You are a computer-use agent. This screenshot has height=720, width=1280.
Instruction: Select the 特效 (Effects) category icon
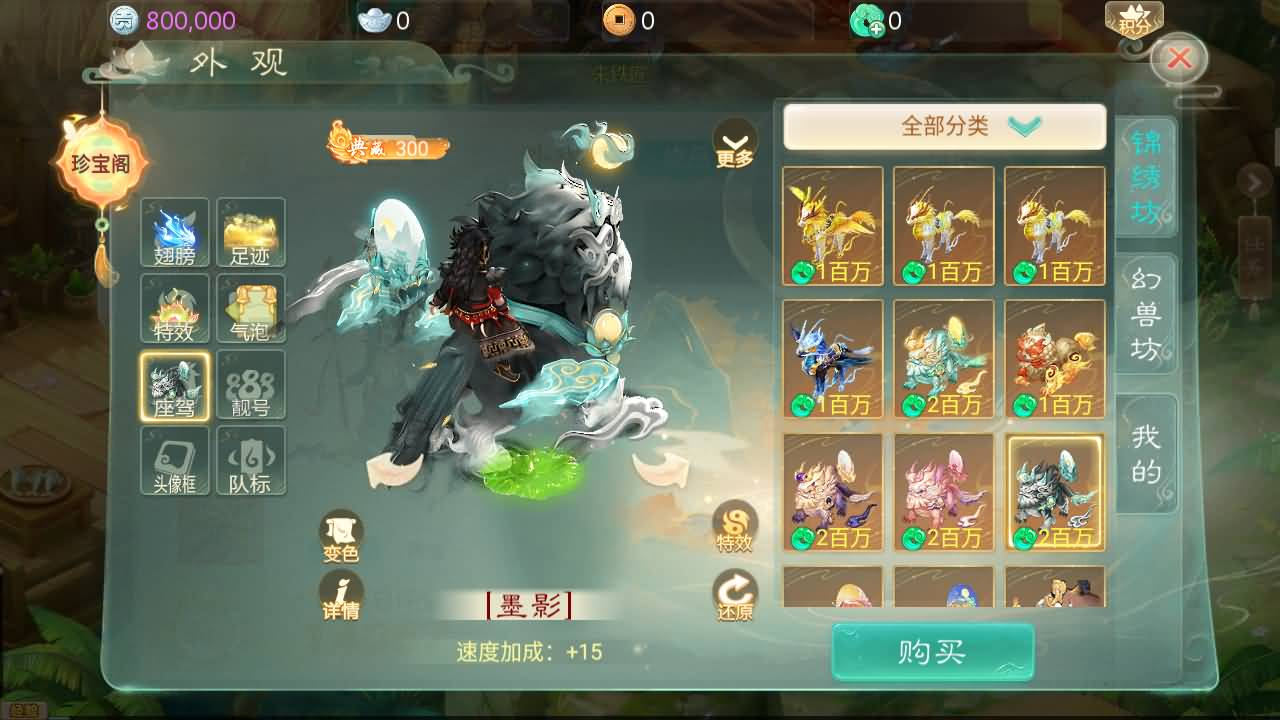pos(174,308)
